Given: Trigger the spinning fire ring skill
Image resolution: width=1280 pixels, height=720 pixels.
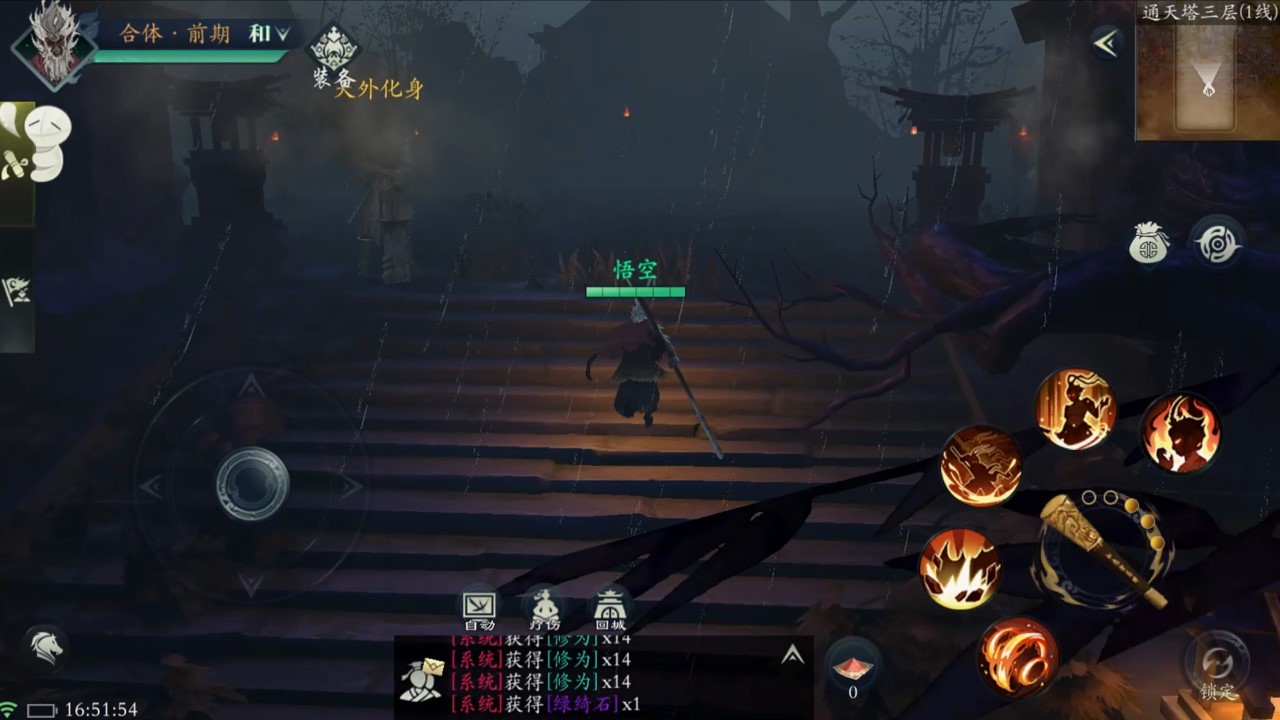Looking at the screenshot, I should click(1018, 657).
